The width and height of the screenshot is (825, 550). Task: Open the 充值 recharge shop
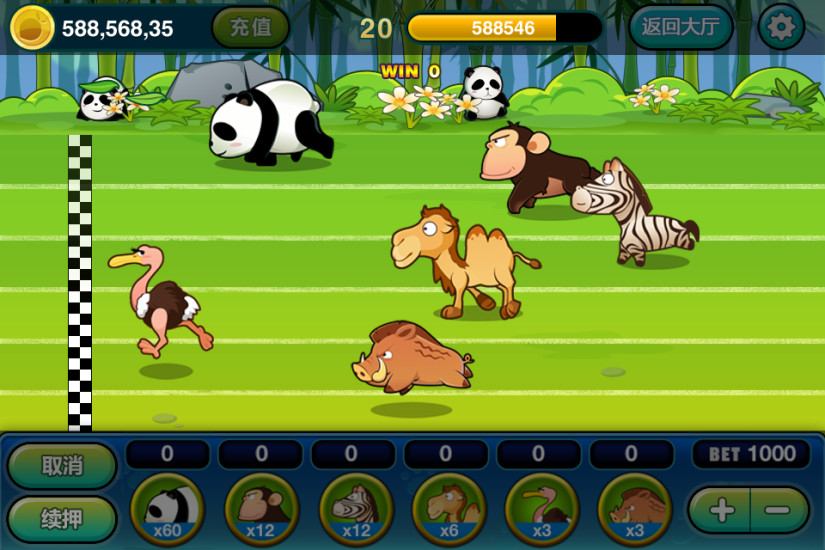[x=250, y=27]
